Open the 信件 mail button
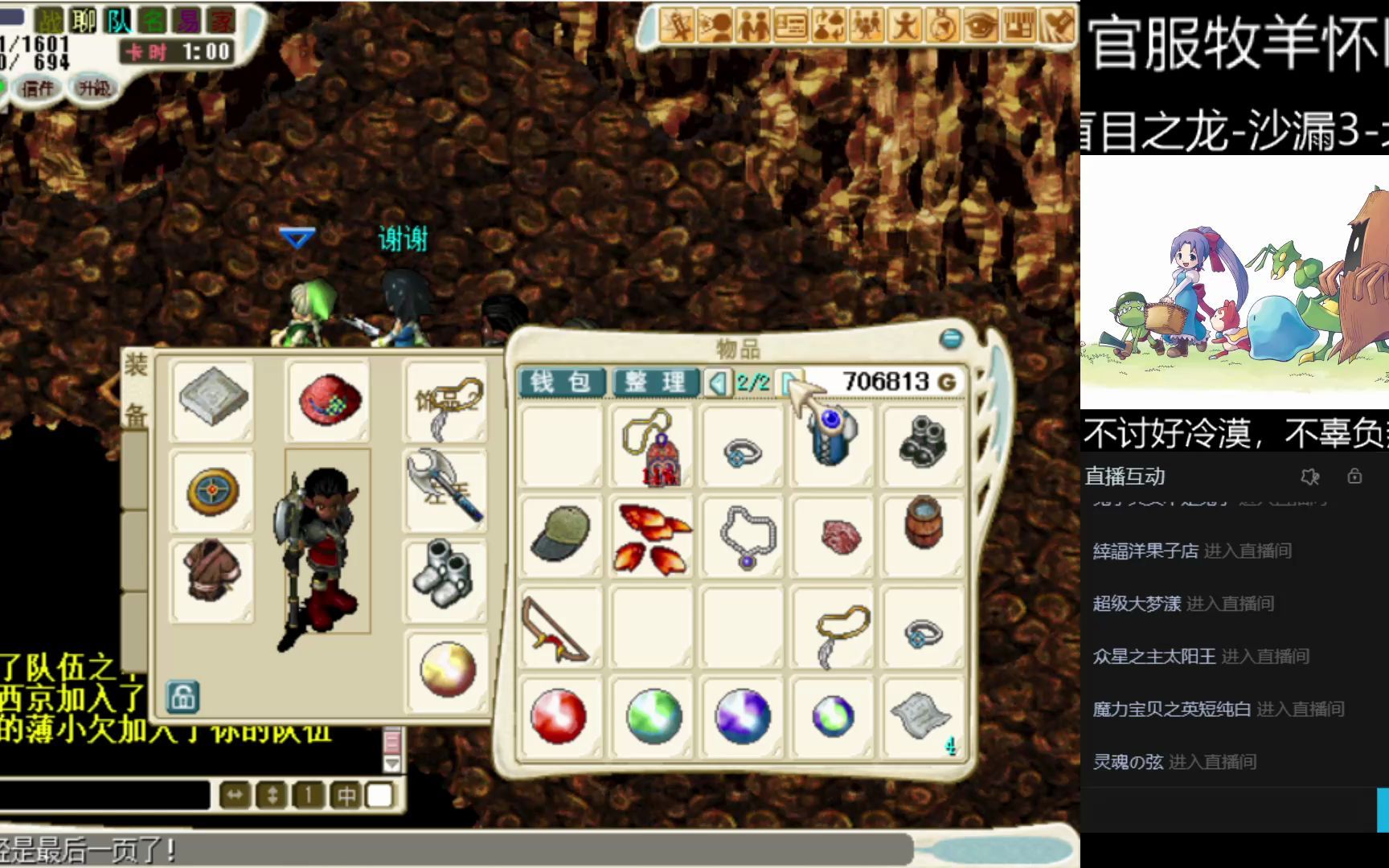This screenshot has height=868, width=1389. pos(37,88)
